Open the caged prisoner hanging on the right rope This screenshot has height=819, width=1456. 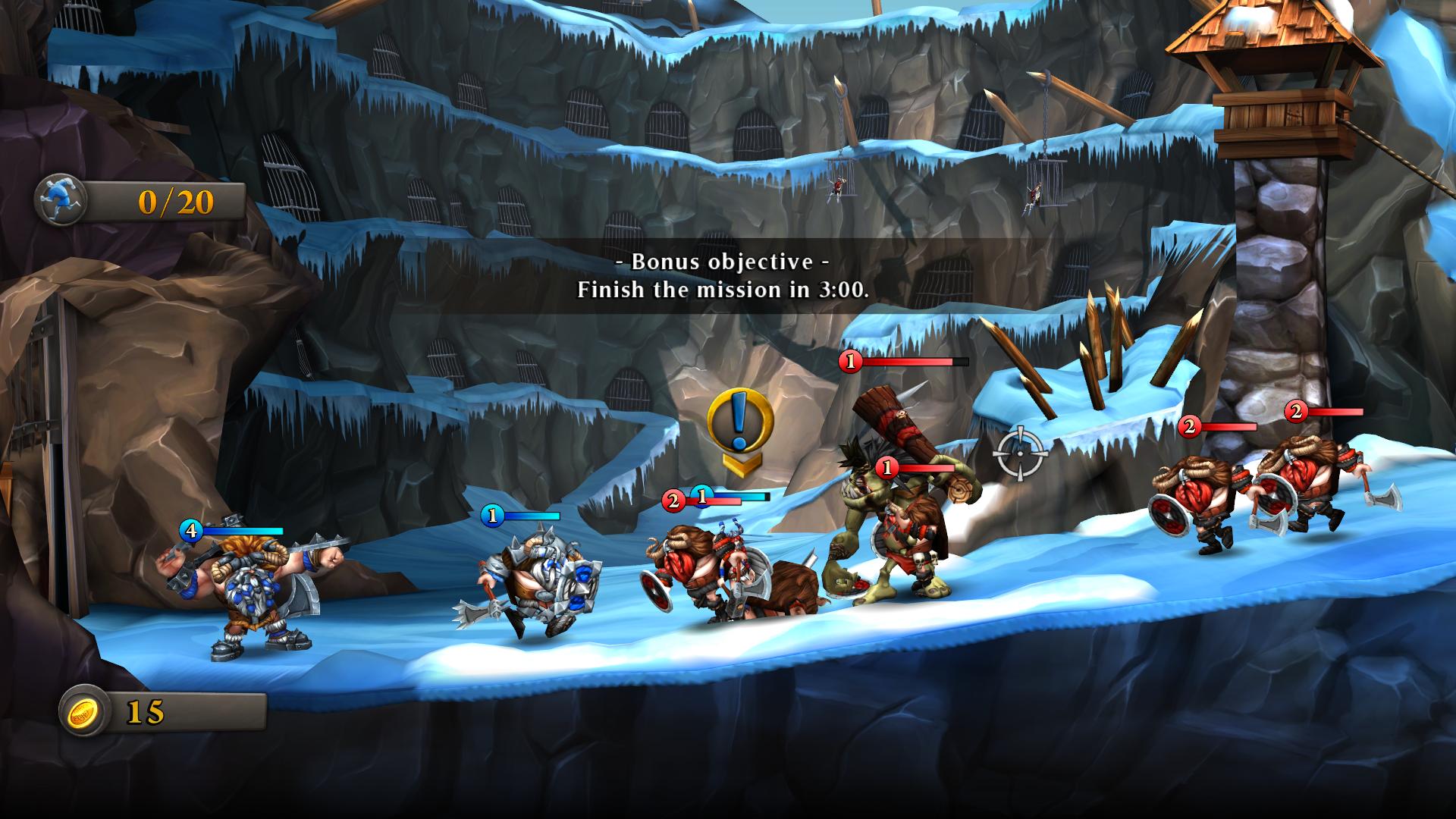(x=1033, y=193)
